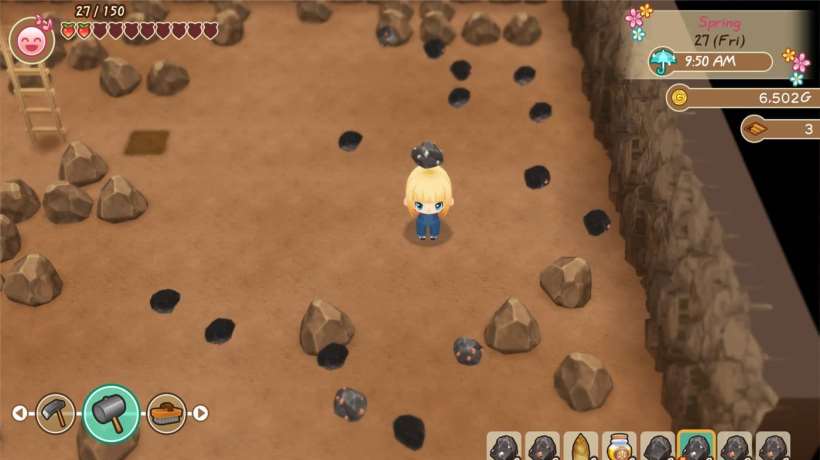Cycle tools with the right arrow
The width and height of the screenshot is (820, 460).
201,413
